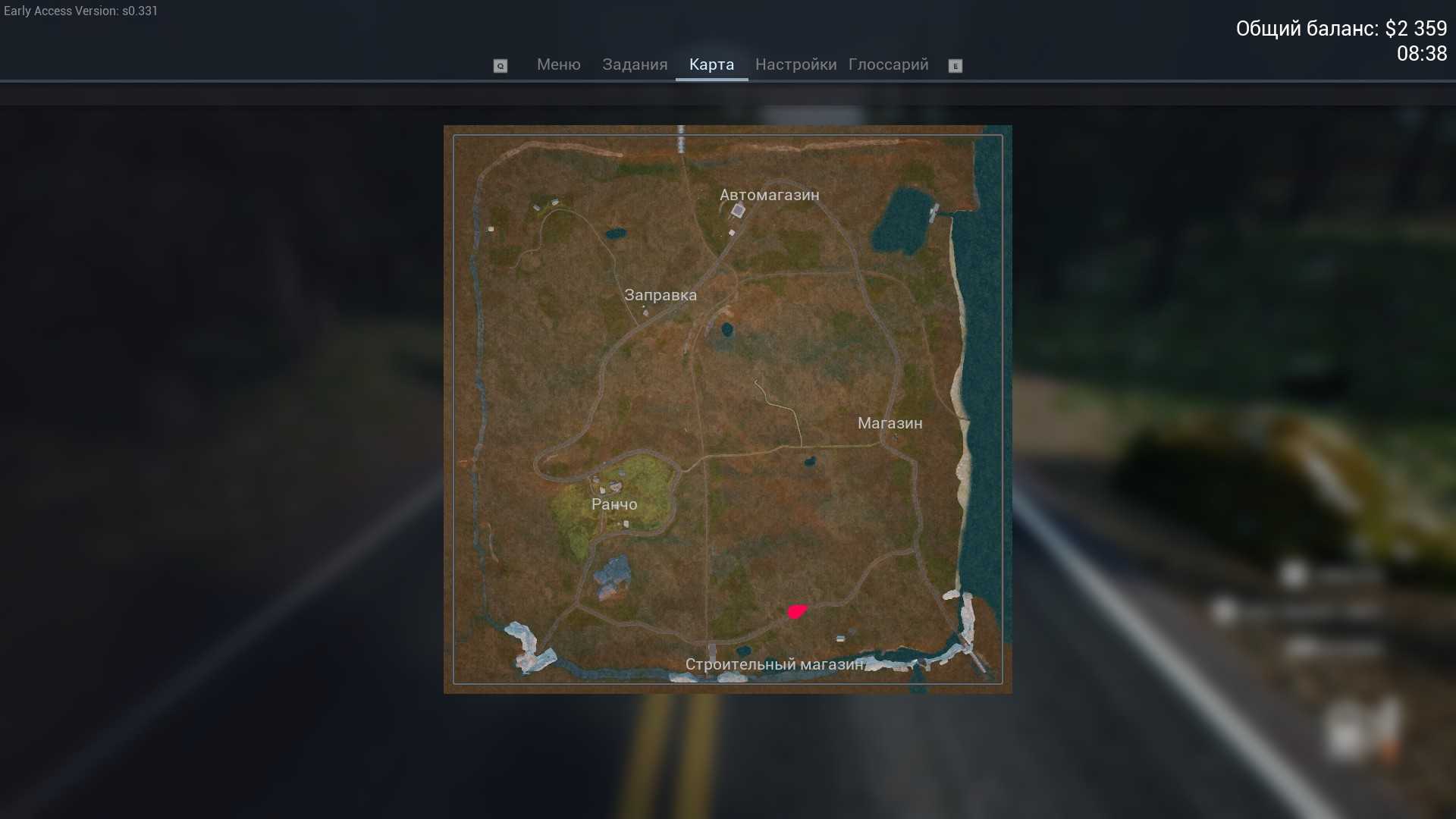Screen dimensions: 1456x819
Task: Select the Заправка location on the map
Action: click(660, 295)
